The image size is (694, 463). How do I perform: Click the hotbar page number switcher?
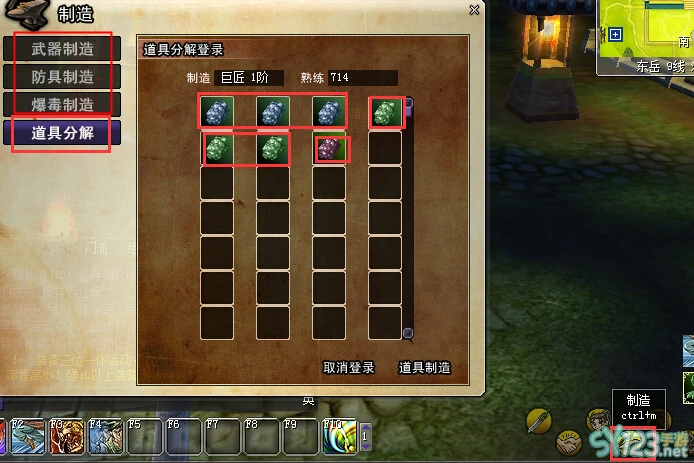coord(365,437)
